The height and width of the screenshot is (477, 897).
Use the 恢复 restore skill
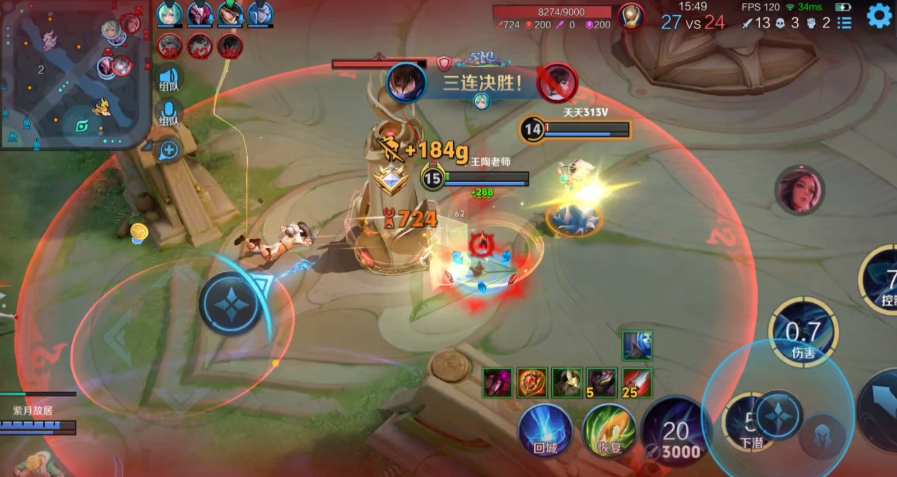(x=609, y=429)
